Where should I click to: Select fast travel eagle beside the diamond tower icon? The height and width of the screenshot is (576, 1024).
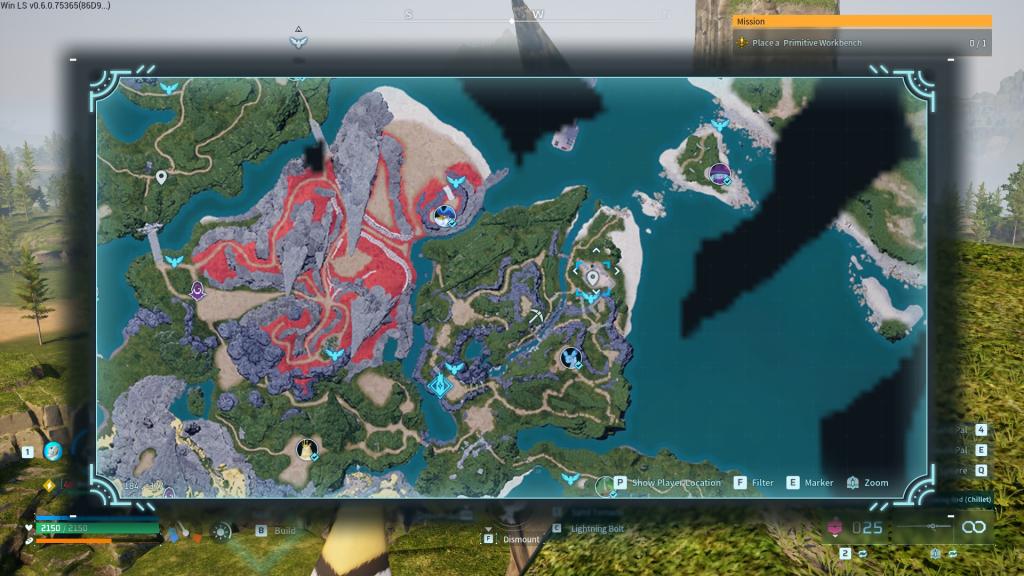click(x=455, y=368)
